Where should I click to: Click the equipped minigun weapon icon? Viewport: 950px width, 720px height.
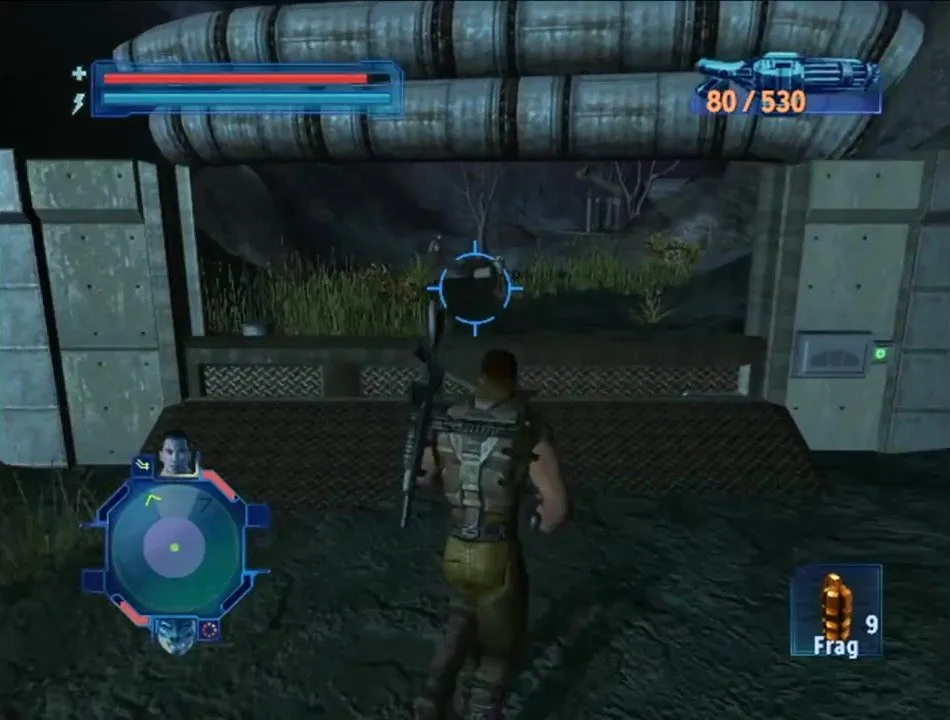point(786,74)
